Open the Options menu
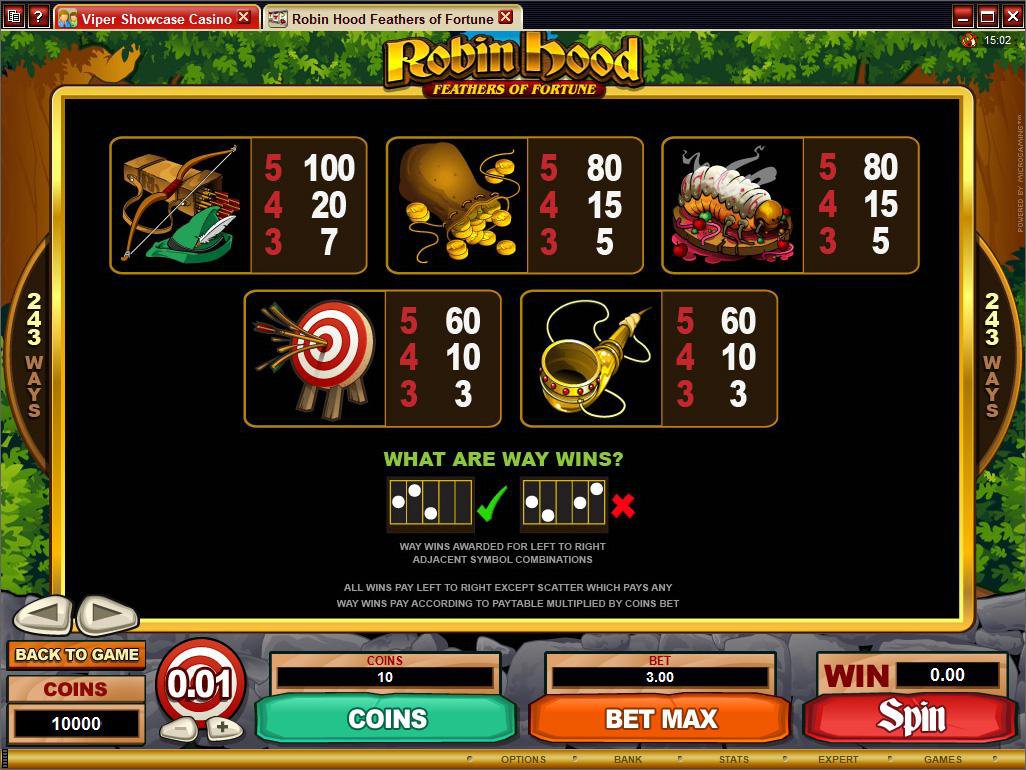 tap(523, 760)
